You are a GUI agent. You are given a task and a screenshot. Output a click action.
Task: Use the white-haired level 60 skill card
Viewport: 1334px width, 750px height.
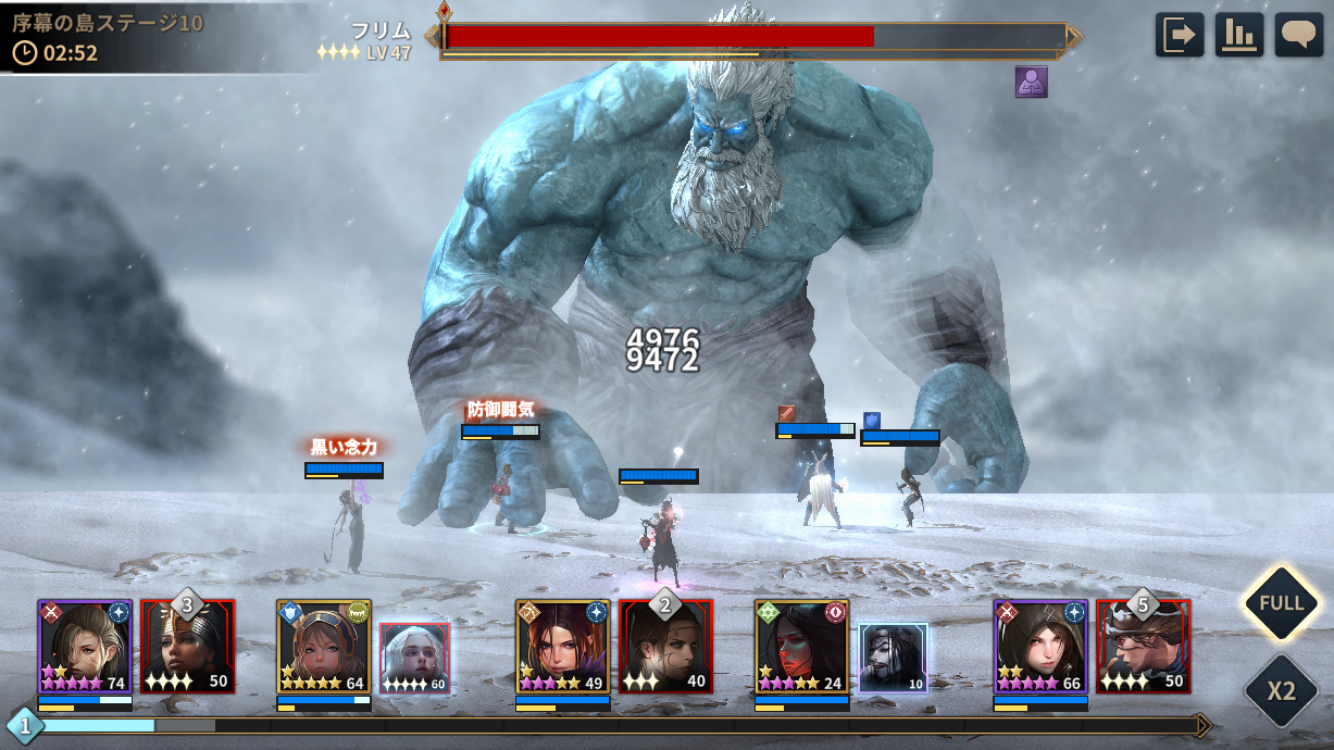415,658
